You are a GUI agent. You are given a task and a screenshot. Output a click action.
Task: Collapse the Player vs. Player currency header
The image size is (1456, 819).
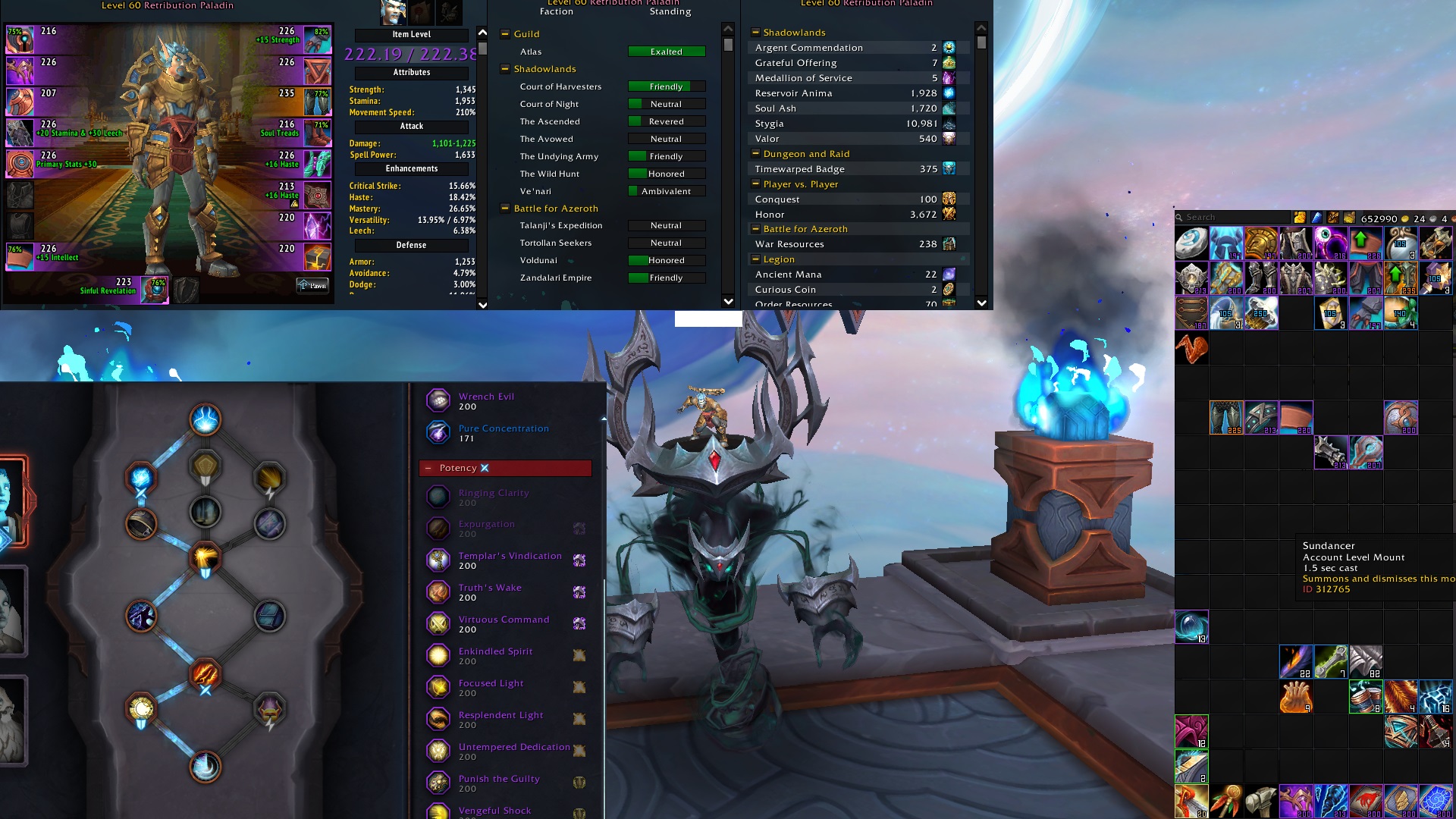[755, 184]
